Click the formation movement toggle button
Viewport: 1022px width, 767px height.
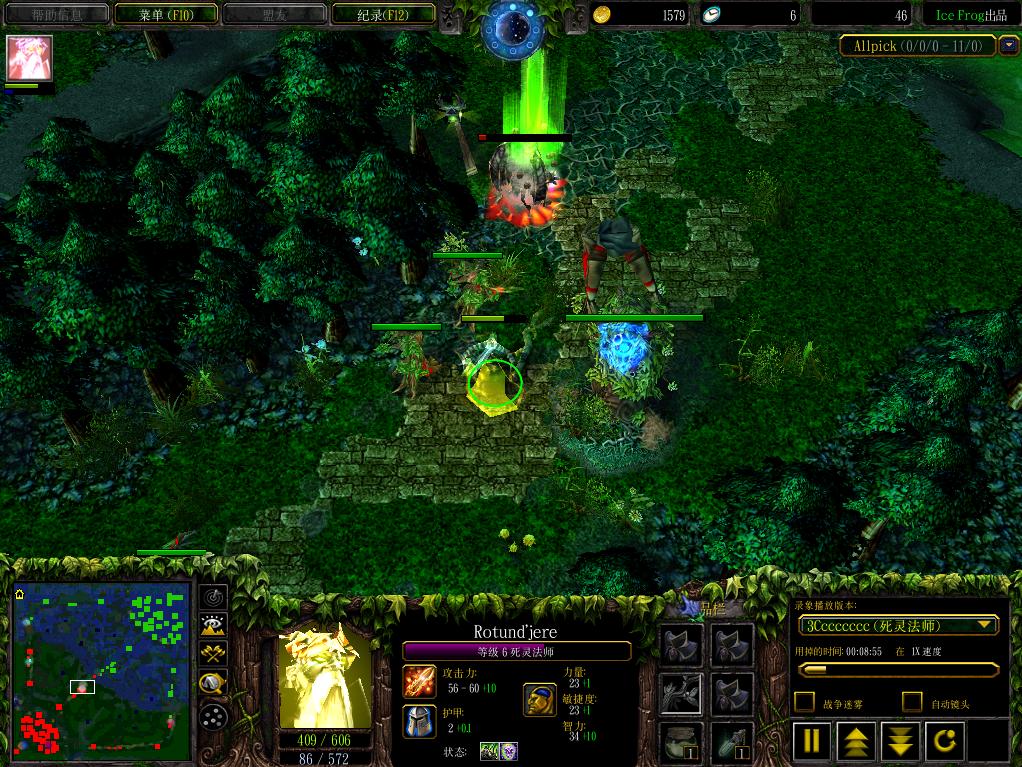click(x=213, y=716)
